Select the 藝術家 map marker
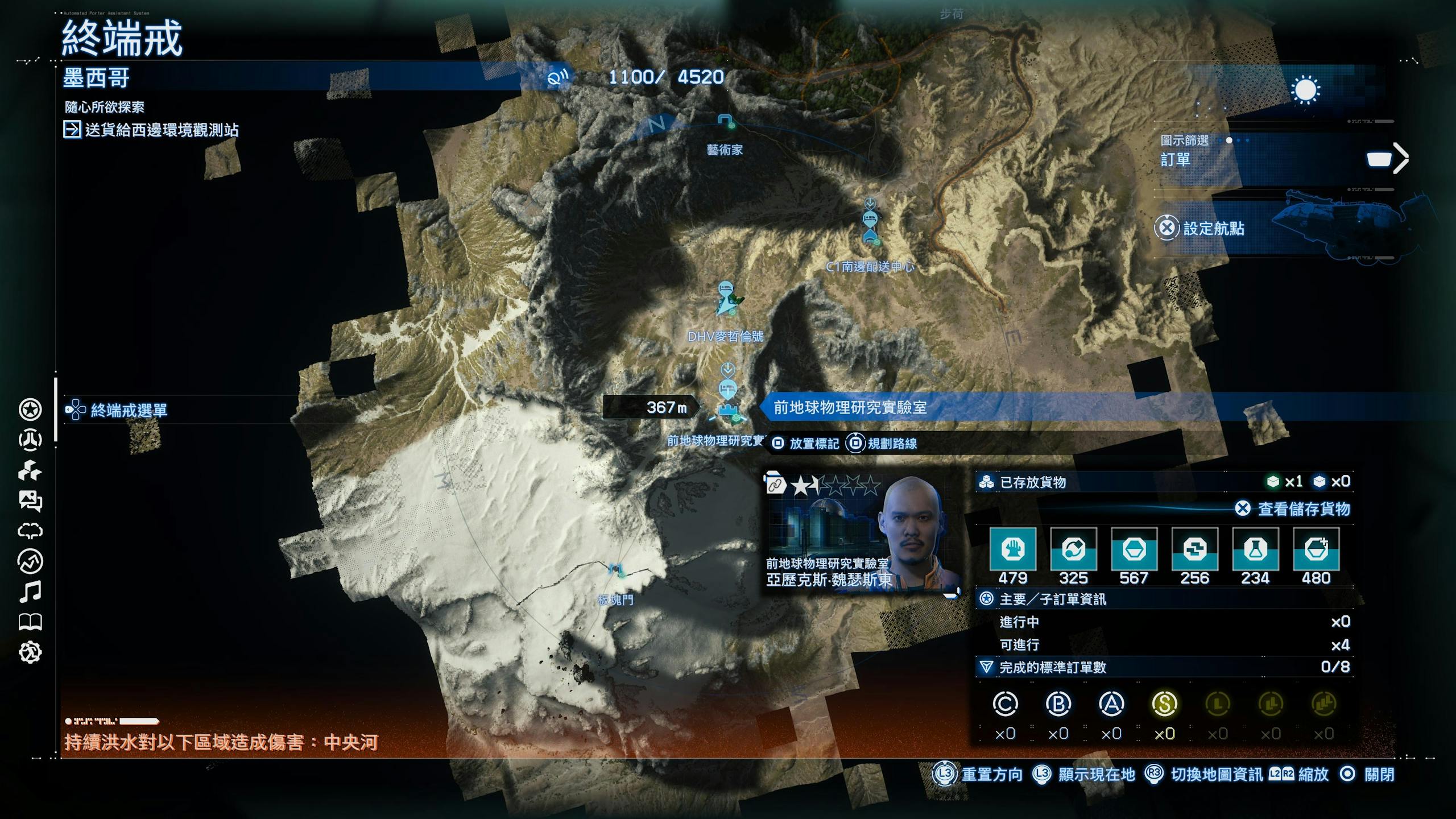 click(x=726, y=122)
